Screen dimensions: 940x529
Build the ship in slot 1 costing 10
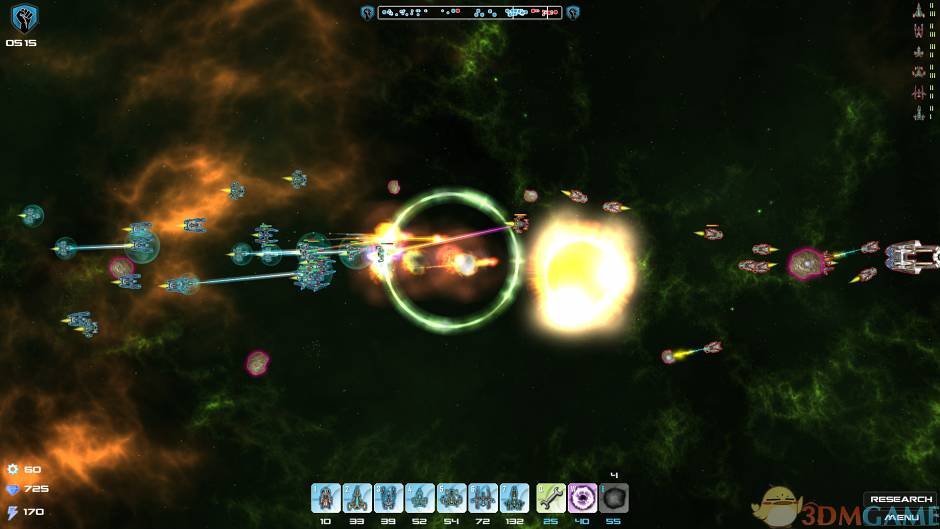pyautogui.click(x=326, y=498)
